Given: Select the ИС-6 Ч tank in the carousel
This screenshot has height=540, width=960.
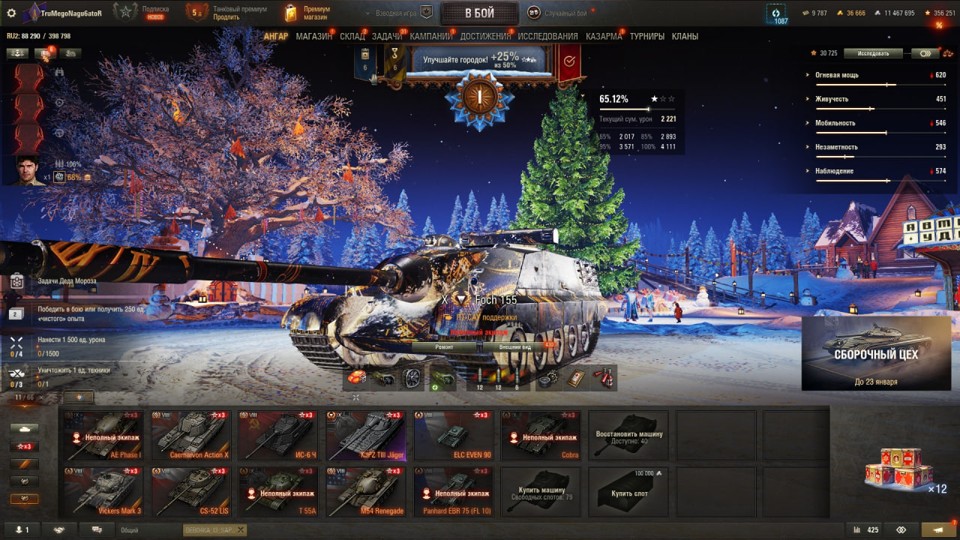Looking at the screenshot, I should [x=277, y=435].
